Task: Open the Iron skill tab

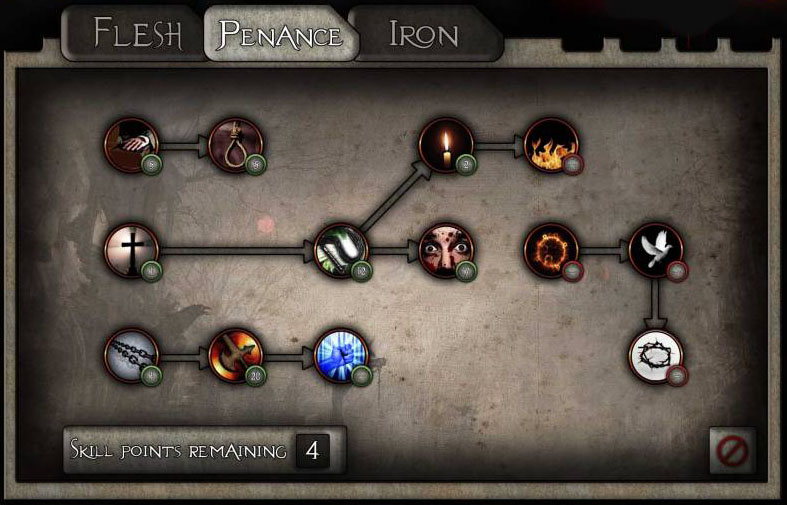Action: [424, 36]
